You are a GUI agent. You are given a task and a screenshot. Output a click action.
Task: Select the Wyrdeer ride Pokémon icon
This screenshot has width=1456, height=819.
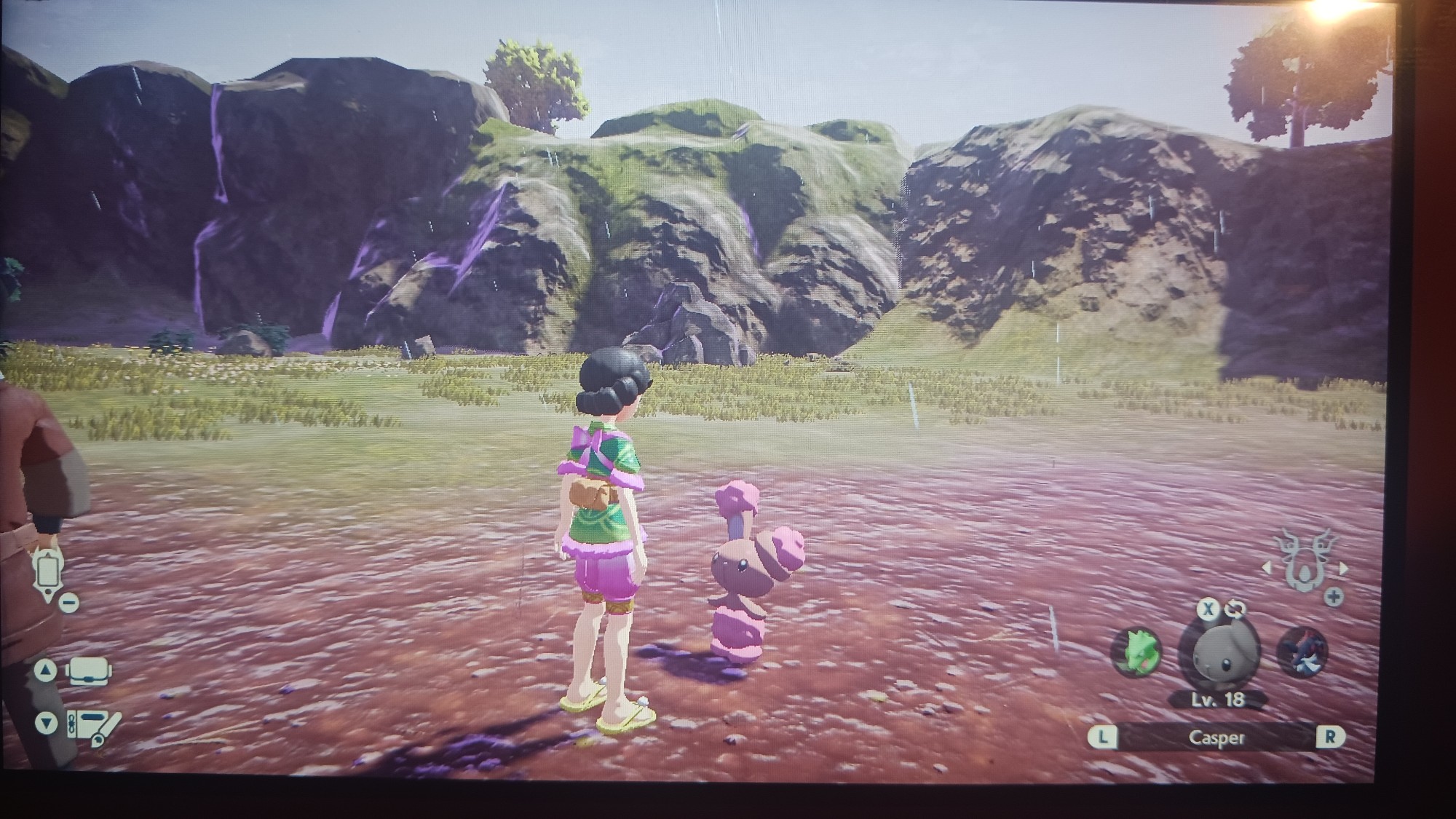pos(1304,561)
